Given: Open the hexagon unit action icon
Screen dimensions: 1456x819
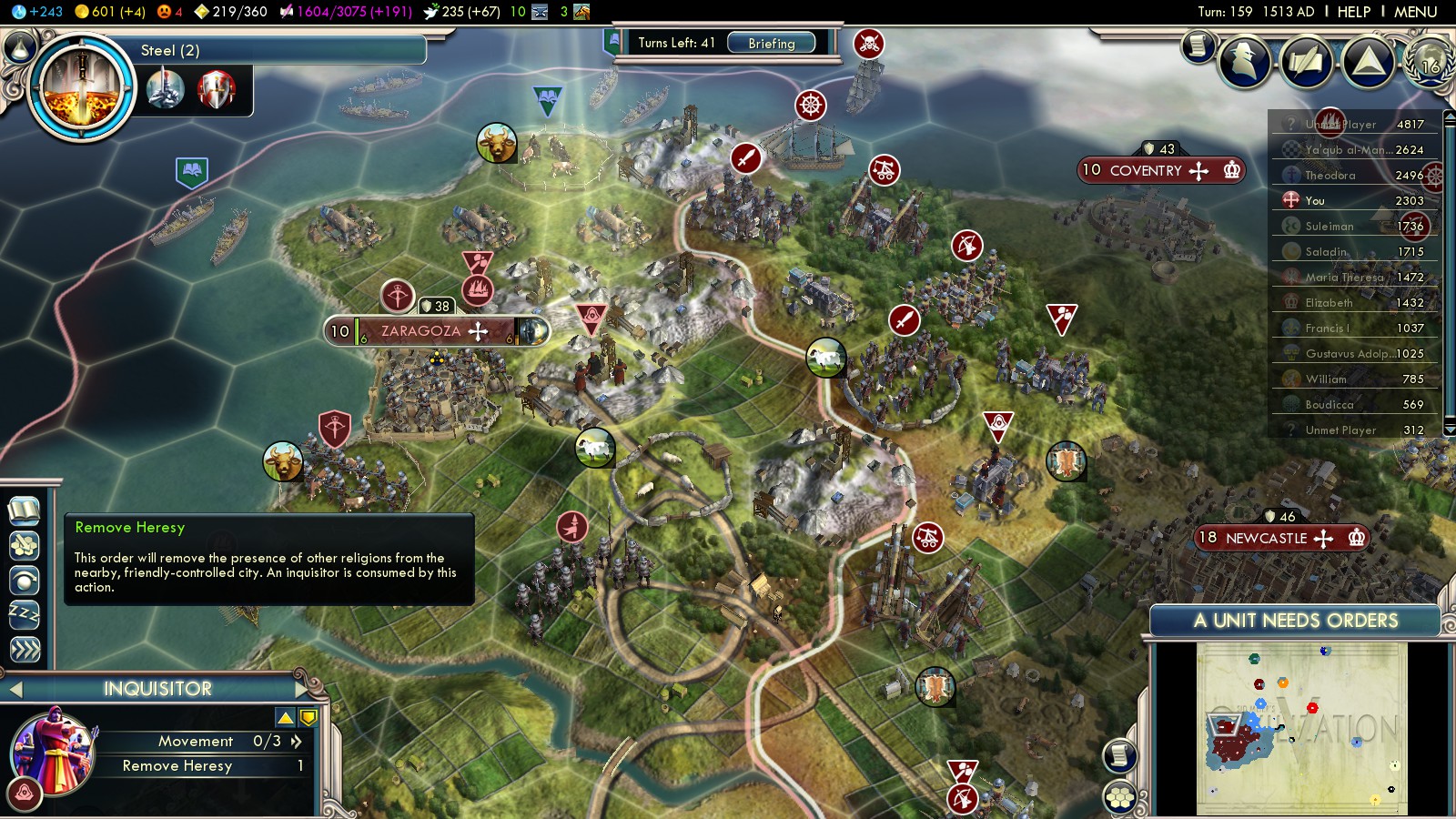Looking at the screenshot, I should [x=25, y=545].
